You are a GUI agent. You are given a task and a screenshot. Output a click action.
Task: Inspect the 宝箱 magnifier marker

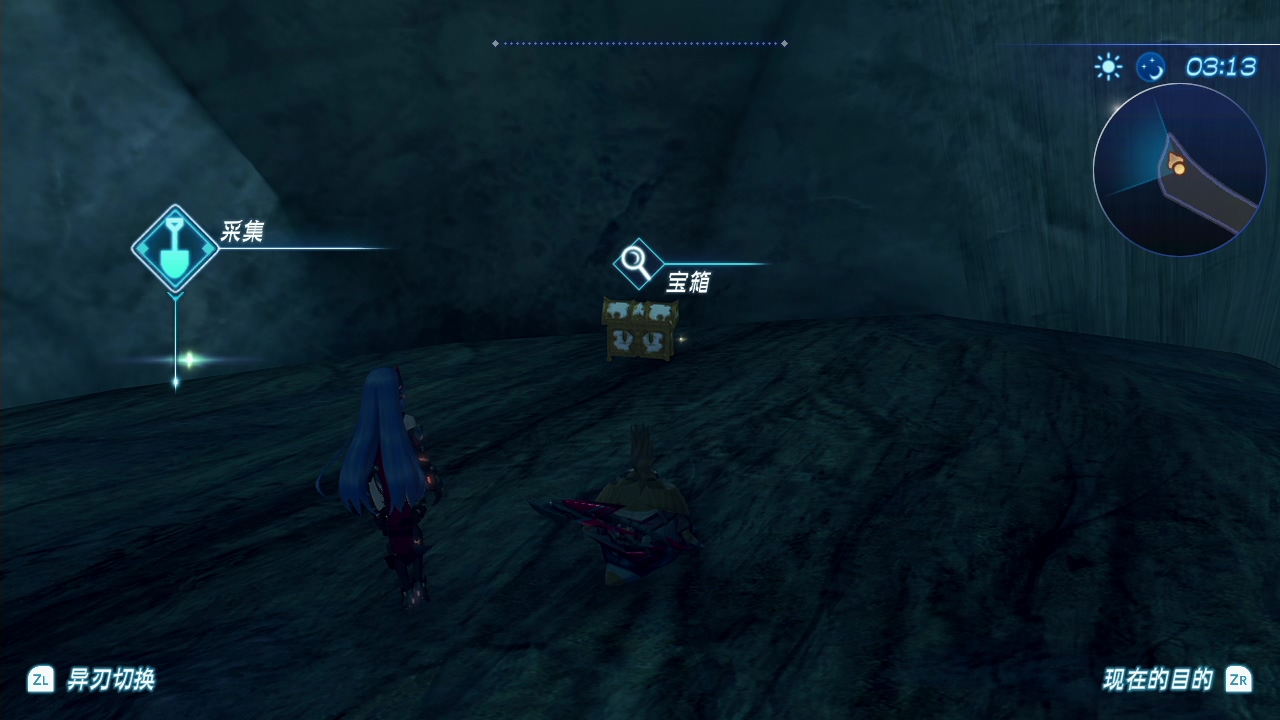coord(637,264)
